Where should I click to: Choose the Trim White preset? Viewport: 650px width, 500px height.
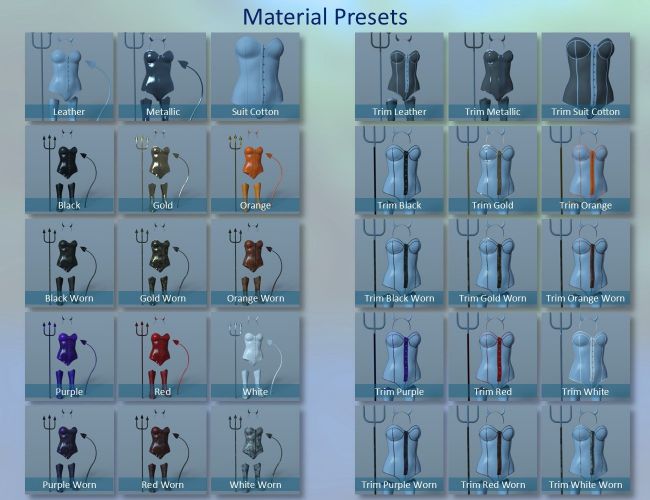coord(585,356)
